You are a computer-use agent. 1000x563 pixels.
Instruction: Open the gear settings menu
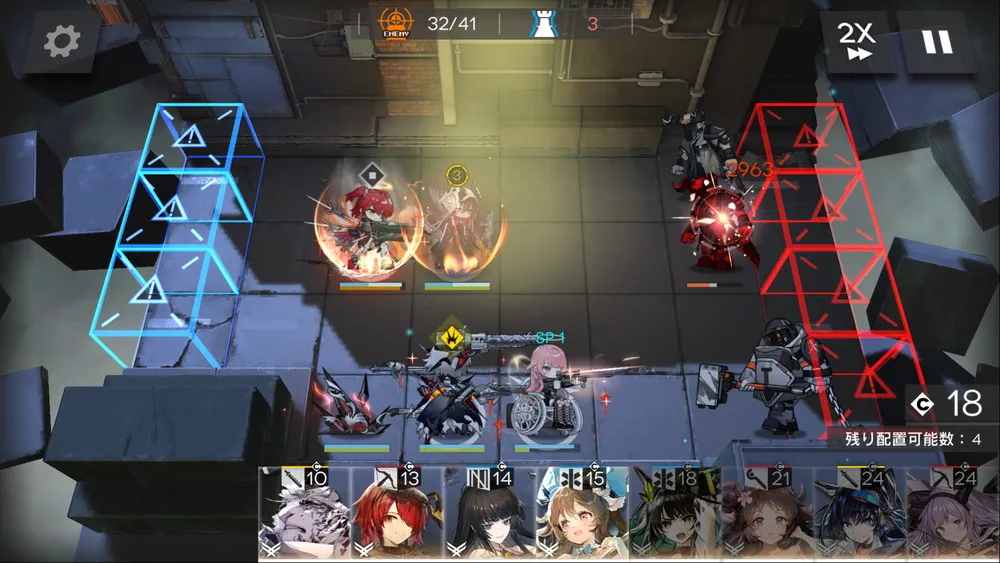pos(62,41)
